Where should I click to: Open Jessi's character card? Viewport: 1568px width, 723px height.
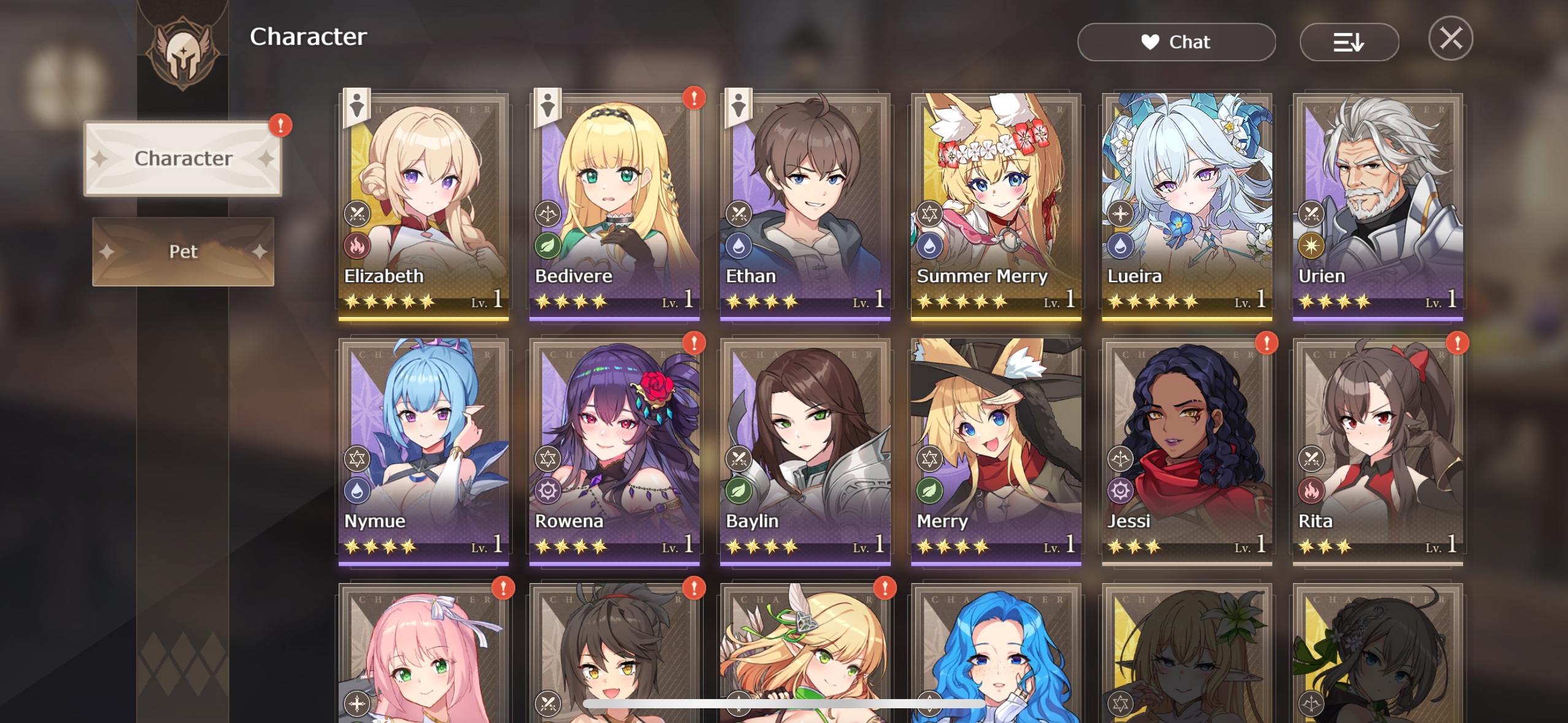click(1186, 451)
